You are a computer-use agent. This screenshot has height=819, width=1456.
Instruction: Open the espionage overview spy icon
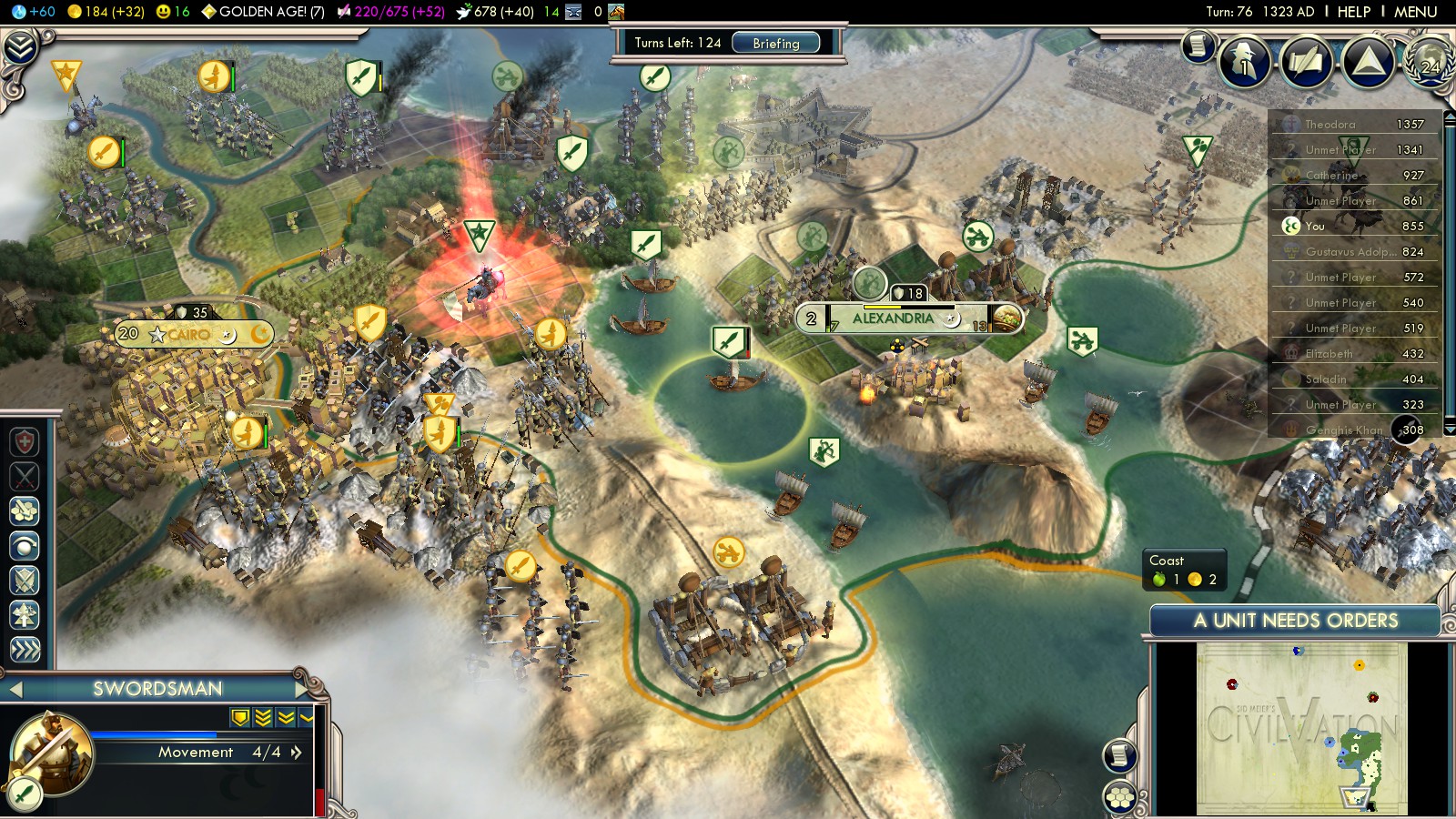tap(1244, 62)
